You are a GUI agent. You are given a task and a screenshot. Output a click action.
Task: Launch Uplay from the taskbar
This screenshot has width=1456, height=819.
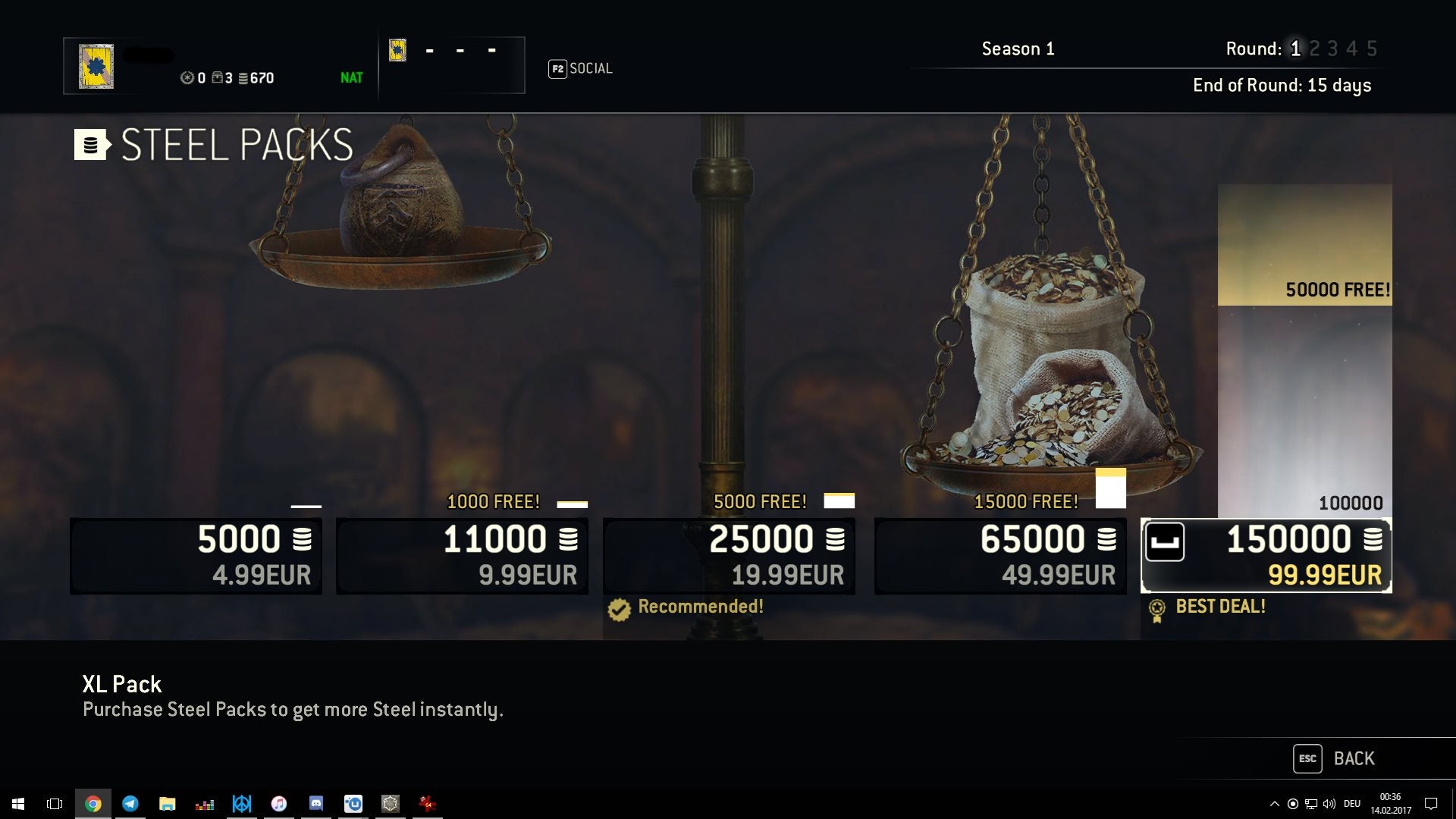354,803
